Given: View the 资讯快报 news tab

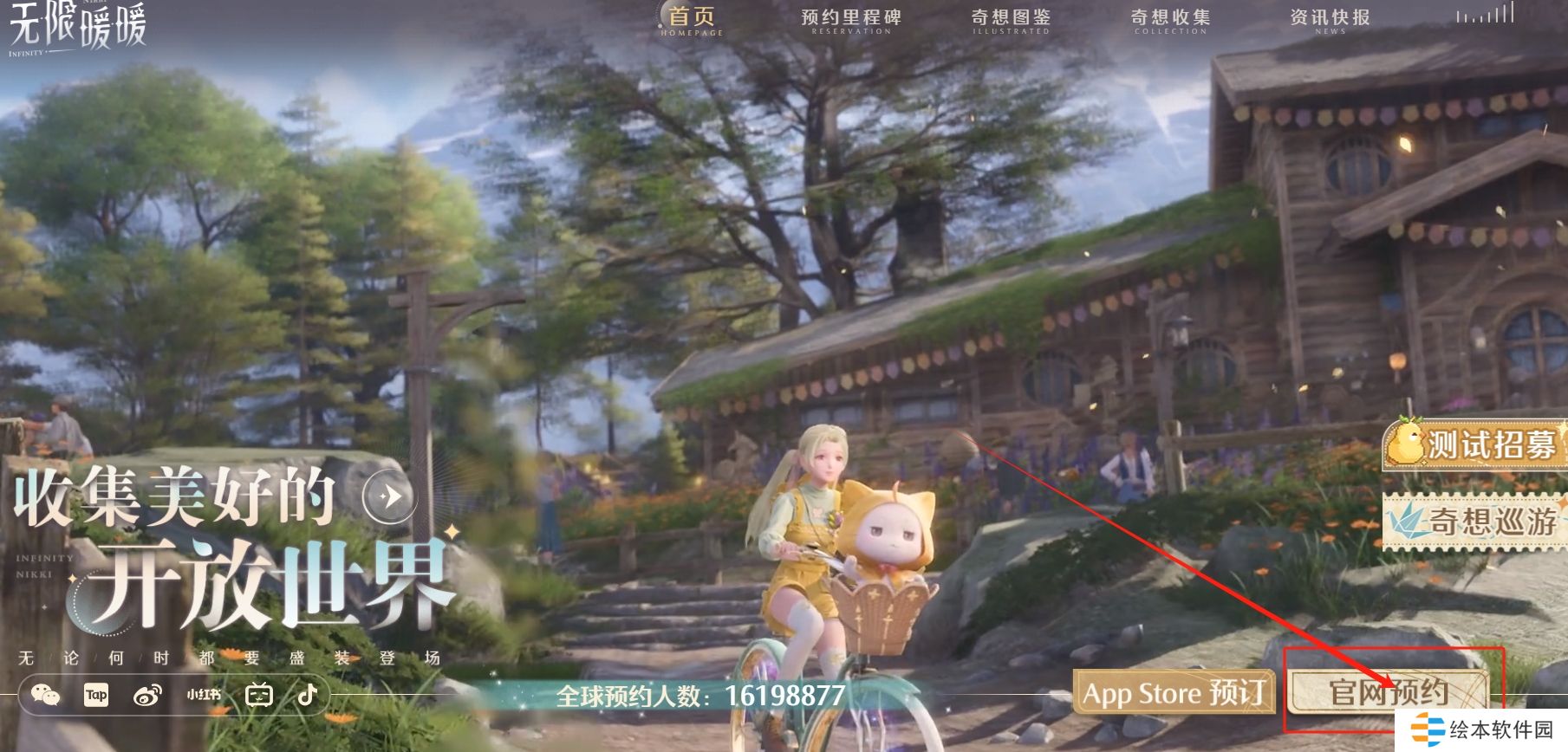Looking at the screenshot, I should click(x=1330, y=20).
